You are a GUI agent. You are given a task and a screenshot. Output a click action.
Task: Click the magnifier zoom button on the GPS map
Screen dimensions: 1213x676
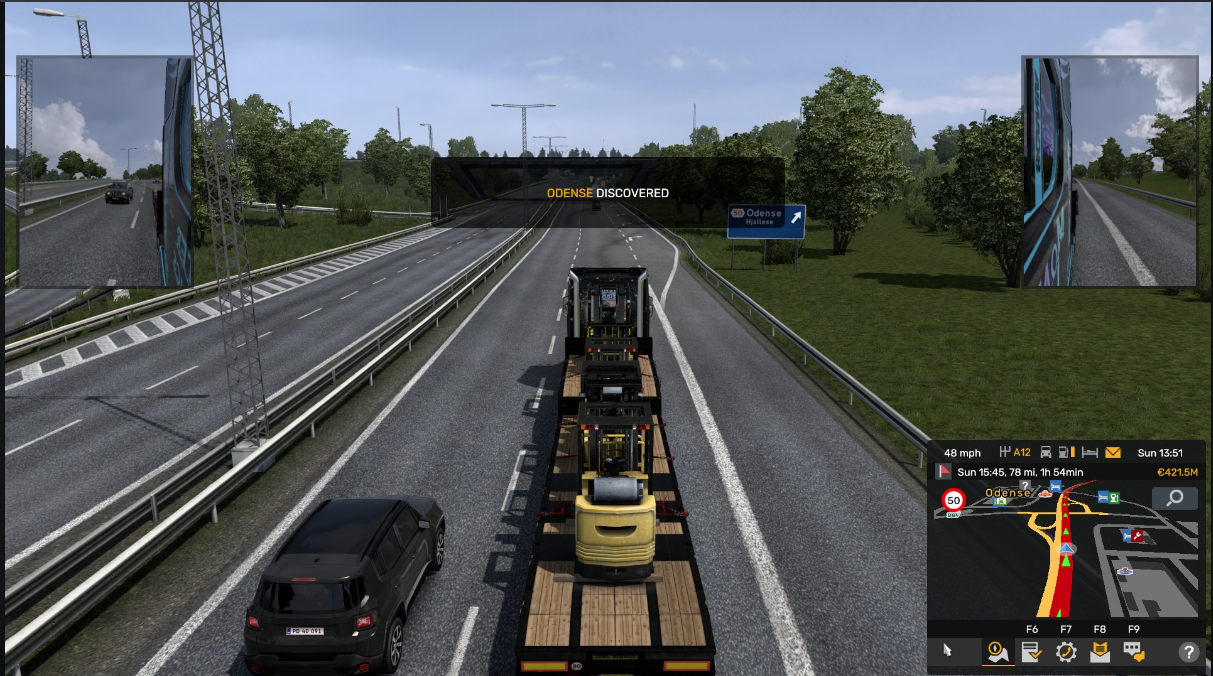[1175, 498]
